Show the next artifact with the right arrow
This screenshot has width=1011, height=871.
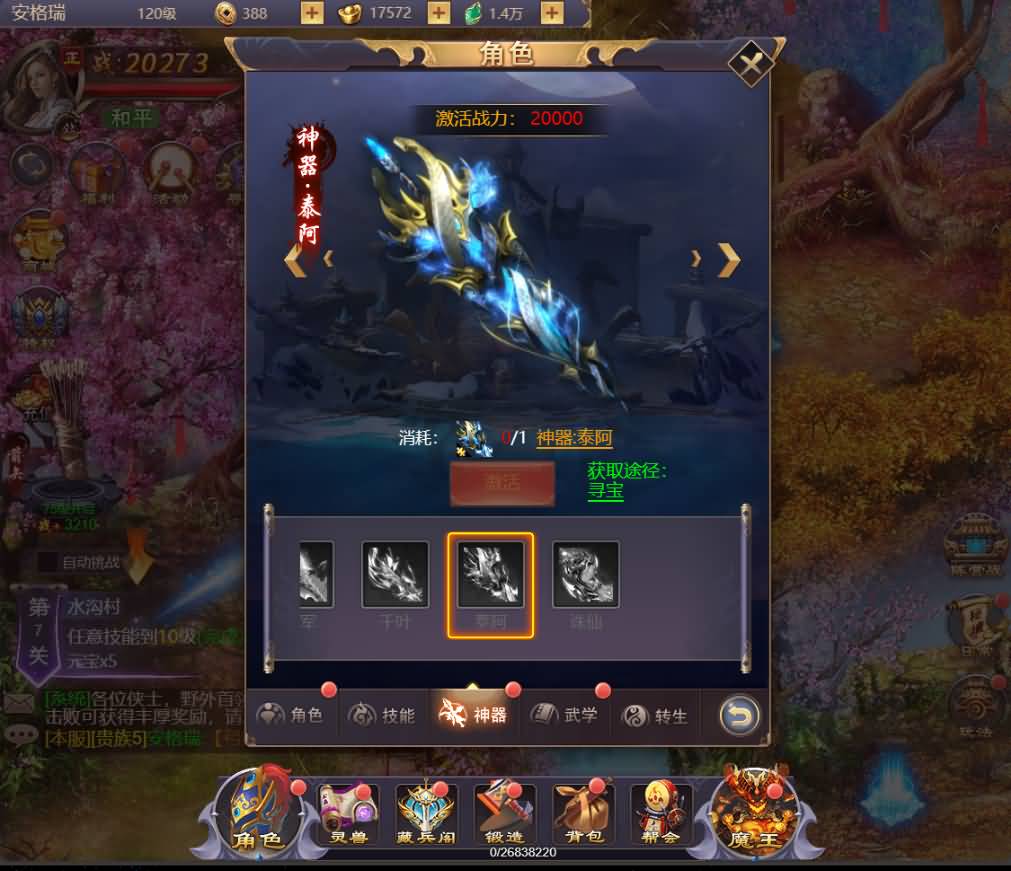point(729,260)
